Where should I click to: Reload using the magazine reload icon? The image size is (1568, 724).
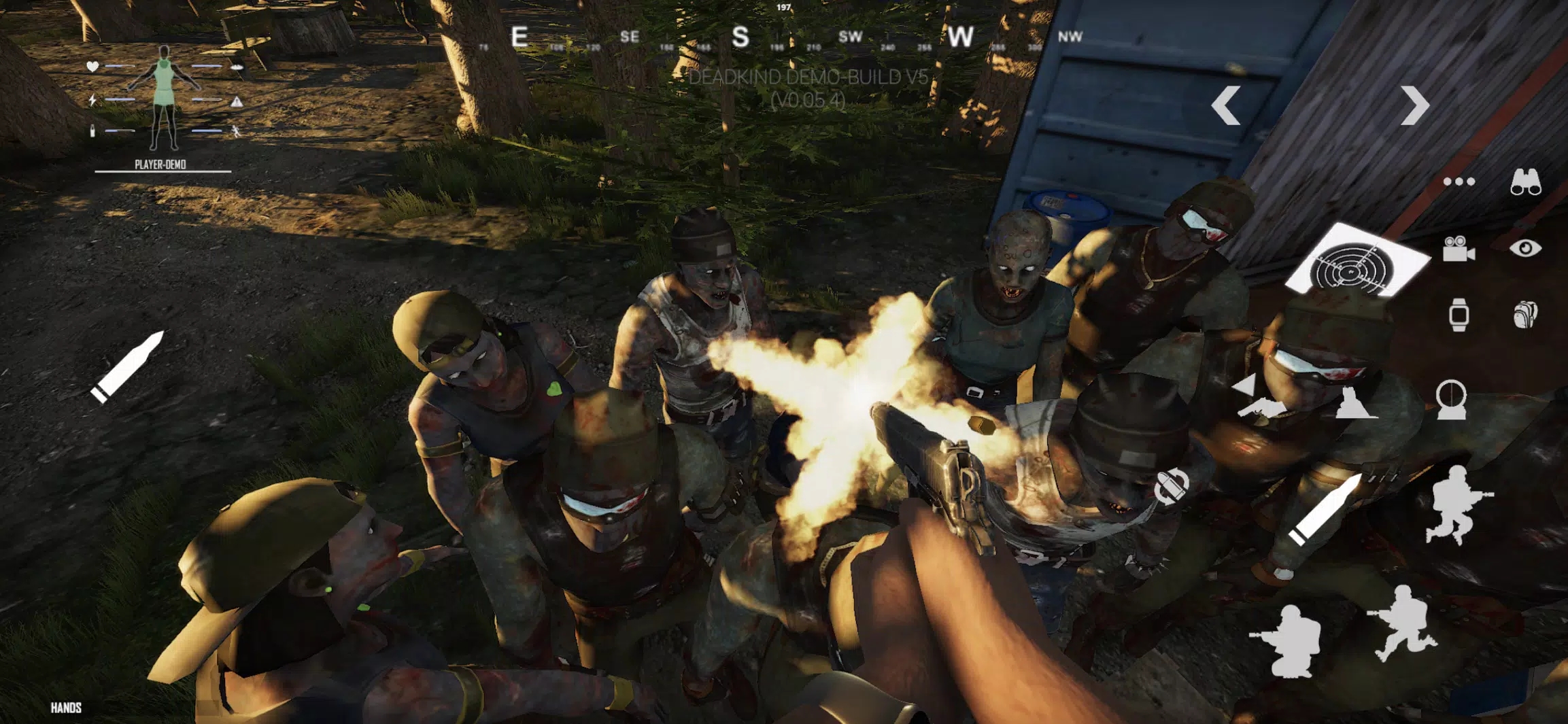(x=1172, y=486)
